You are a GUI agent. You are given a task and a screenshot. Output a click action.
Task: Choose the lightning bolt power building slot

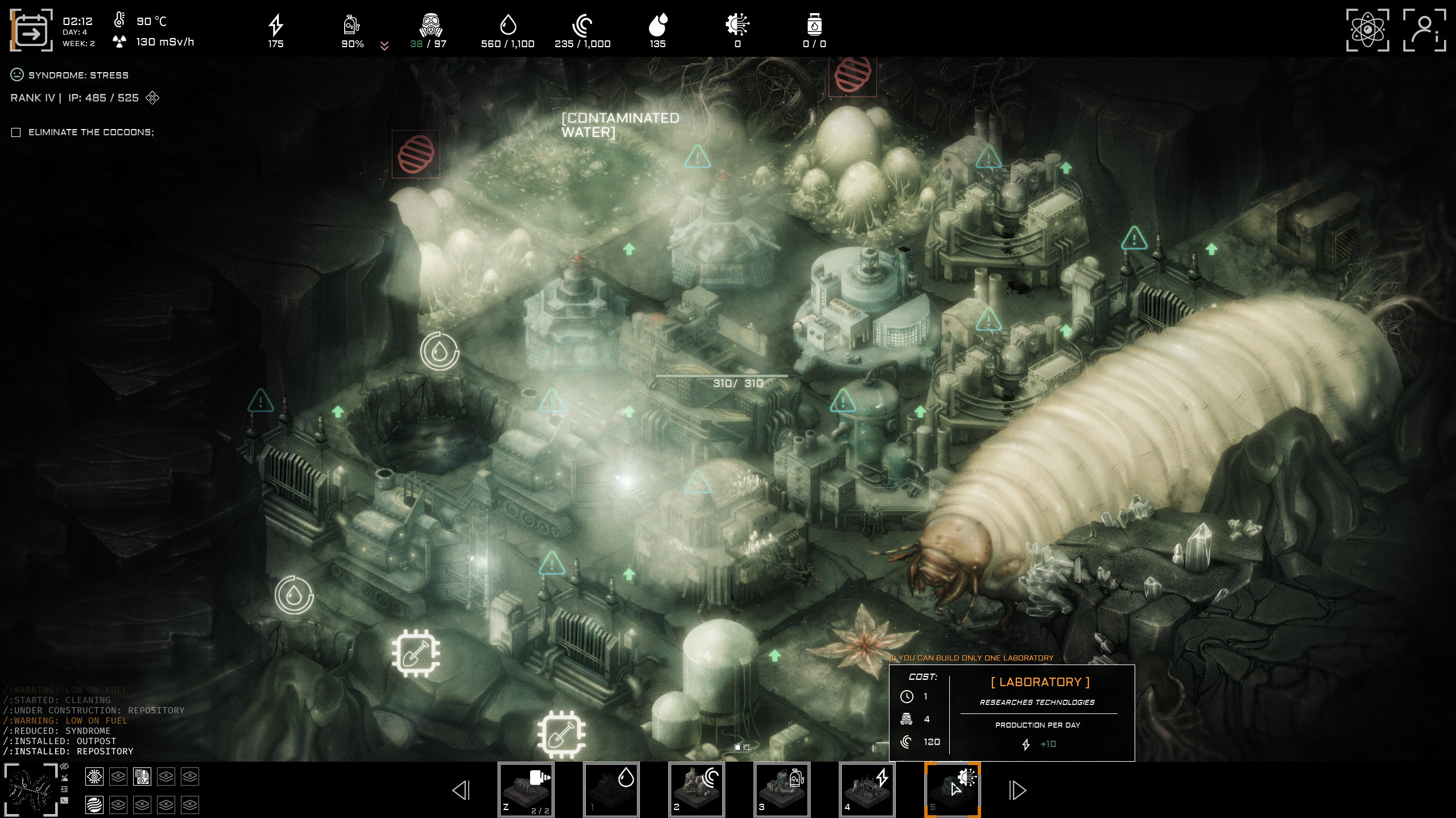tap(867, 790)
